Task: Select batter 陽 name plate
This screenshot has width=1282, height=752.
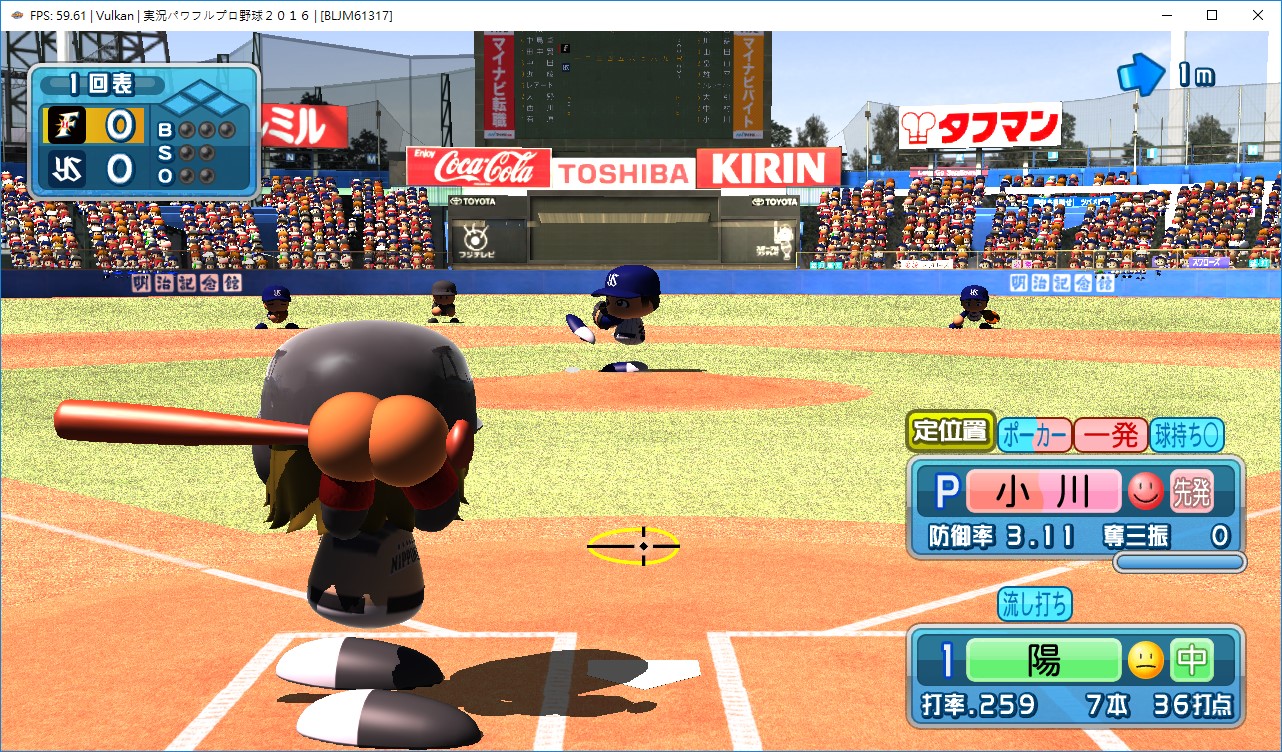Action: tap(1044, 660)
